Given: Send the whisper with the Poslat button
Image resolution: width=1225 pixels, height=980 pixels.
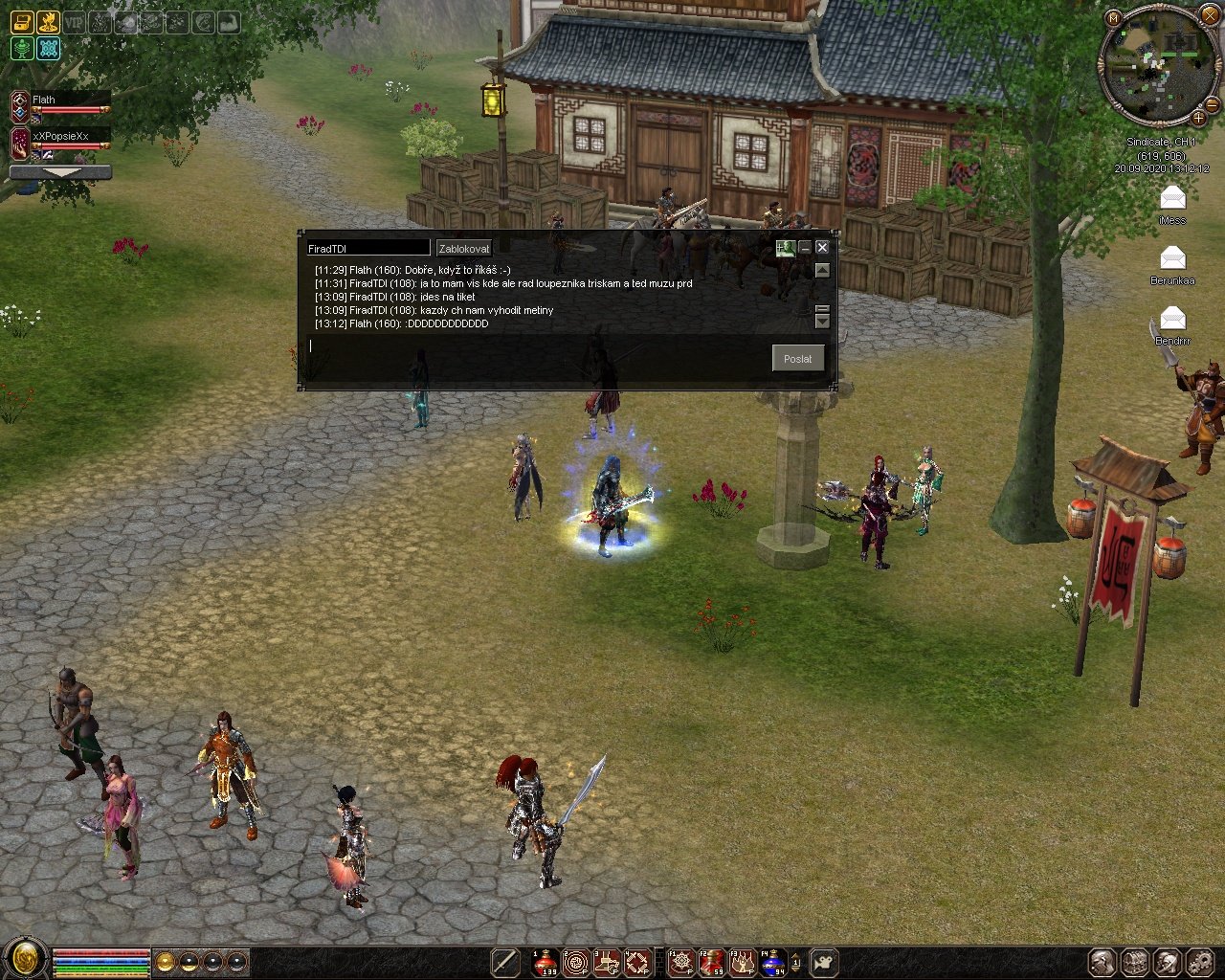Looking at the screenshot, I should click(x=797, y=359).
